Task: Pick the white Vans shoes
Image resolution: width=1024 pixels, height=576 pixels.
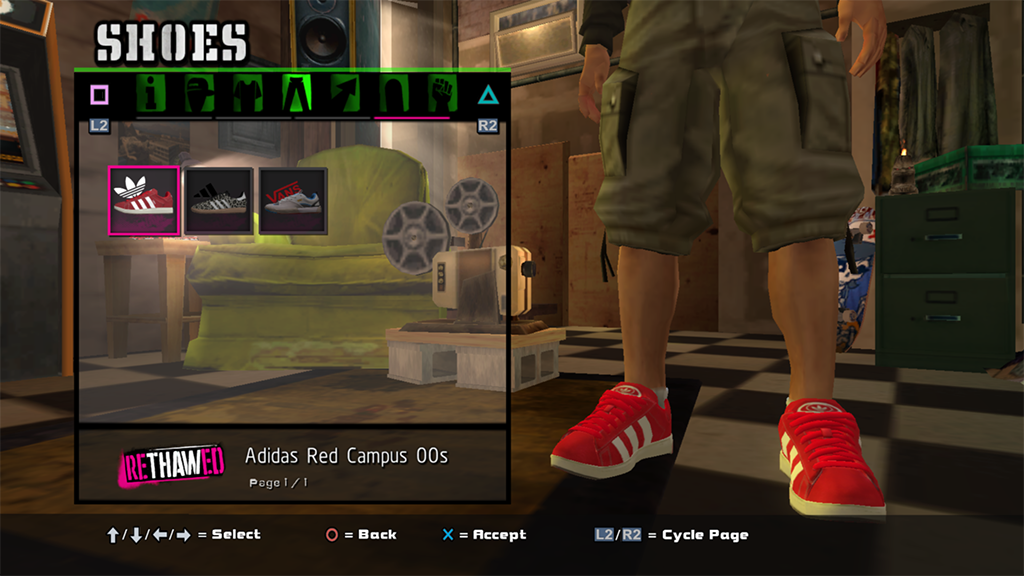Action: tap(293, 200)
